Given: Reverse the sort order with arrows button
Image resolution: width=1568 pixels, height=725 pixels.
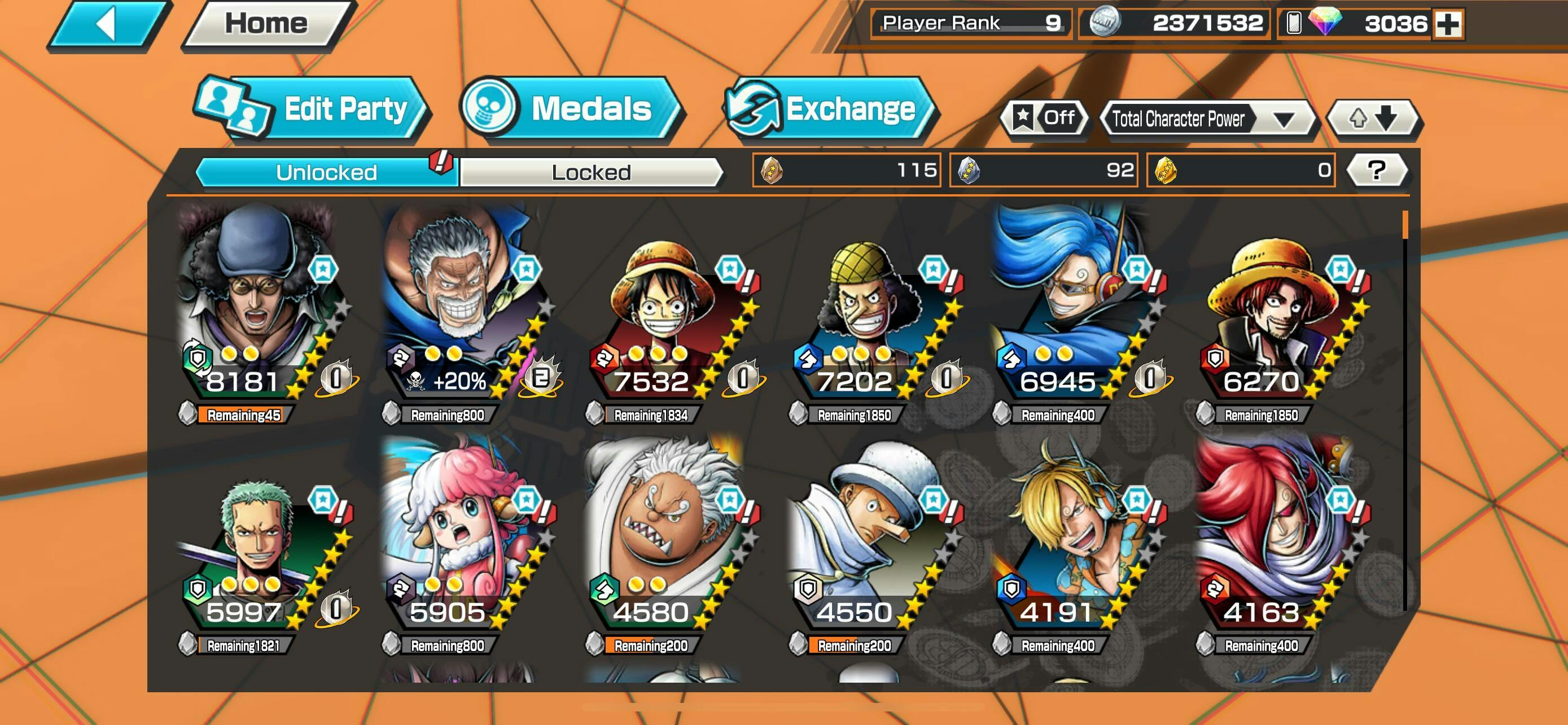Looking at the screenshot, I should tap(1373, 118).
